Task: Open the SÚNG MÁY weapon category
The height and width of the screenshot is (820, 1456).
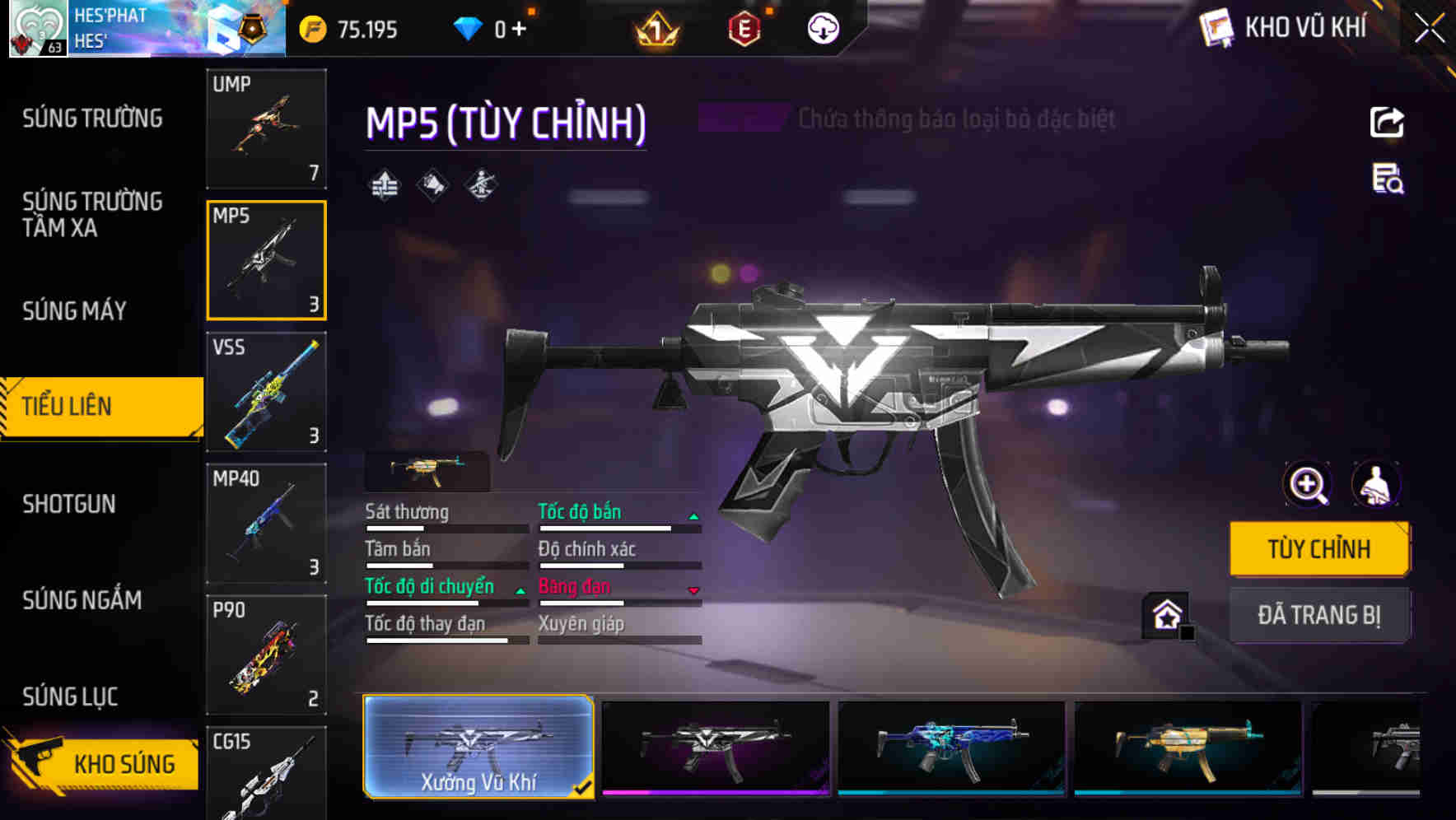Action: pos(74,311)
